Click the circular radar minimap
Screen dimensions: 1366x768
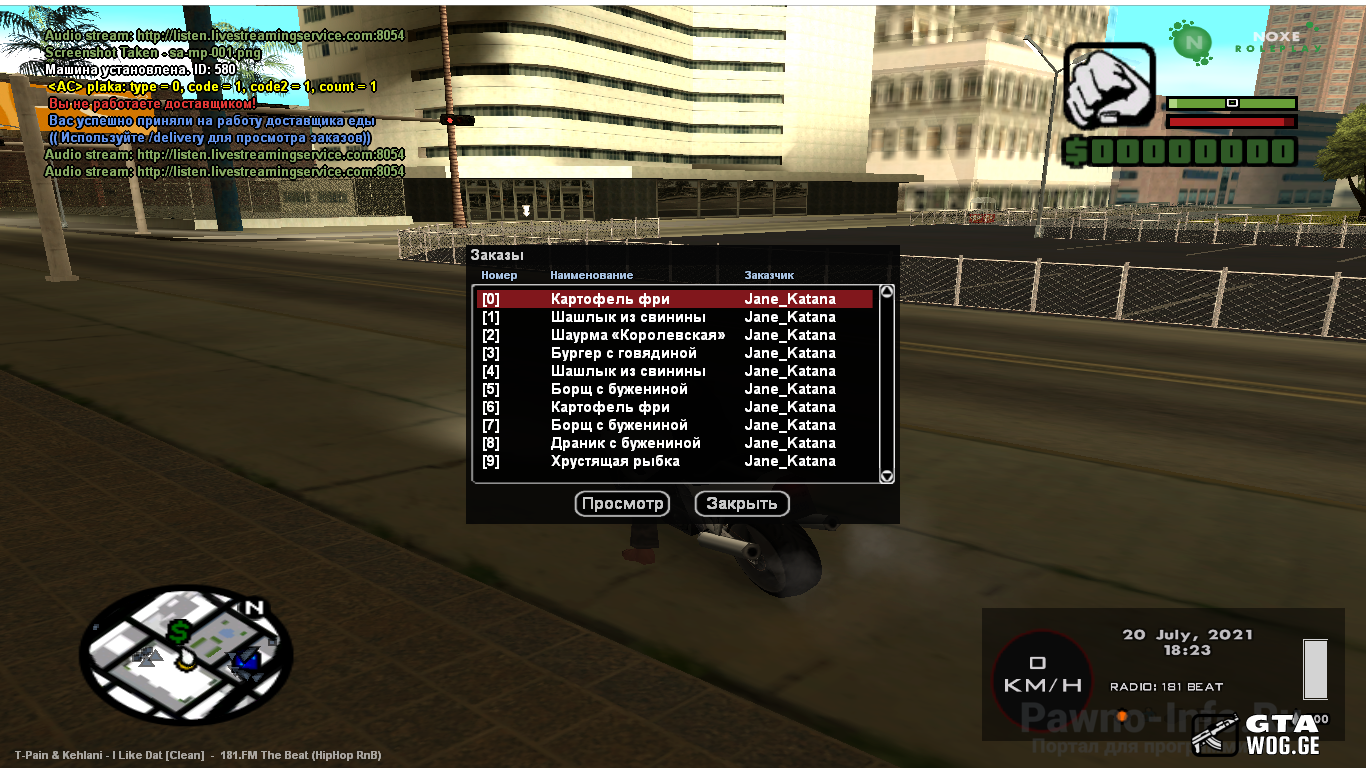(186, 655)
